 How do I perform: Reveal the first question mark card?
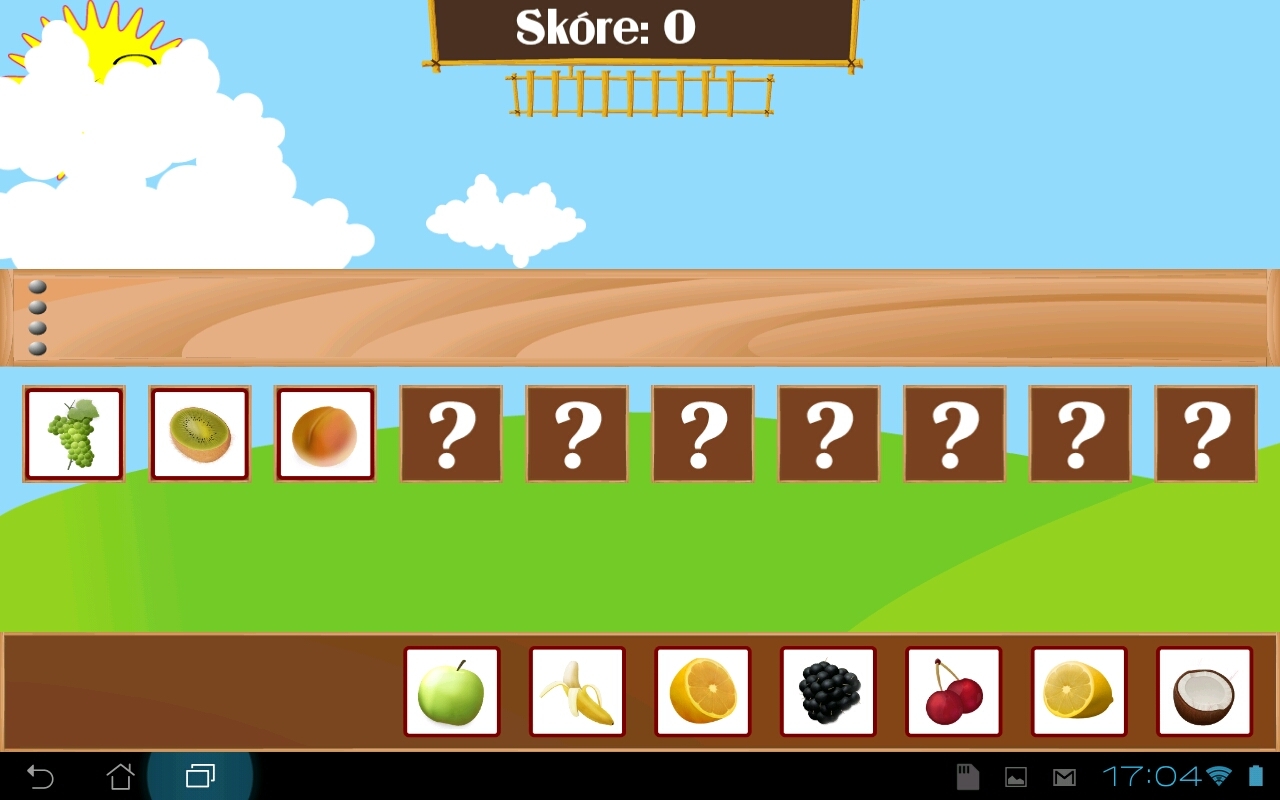(451, 433)
